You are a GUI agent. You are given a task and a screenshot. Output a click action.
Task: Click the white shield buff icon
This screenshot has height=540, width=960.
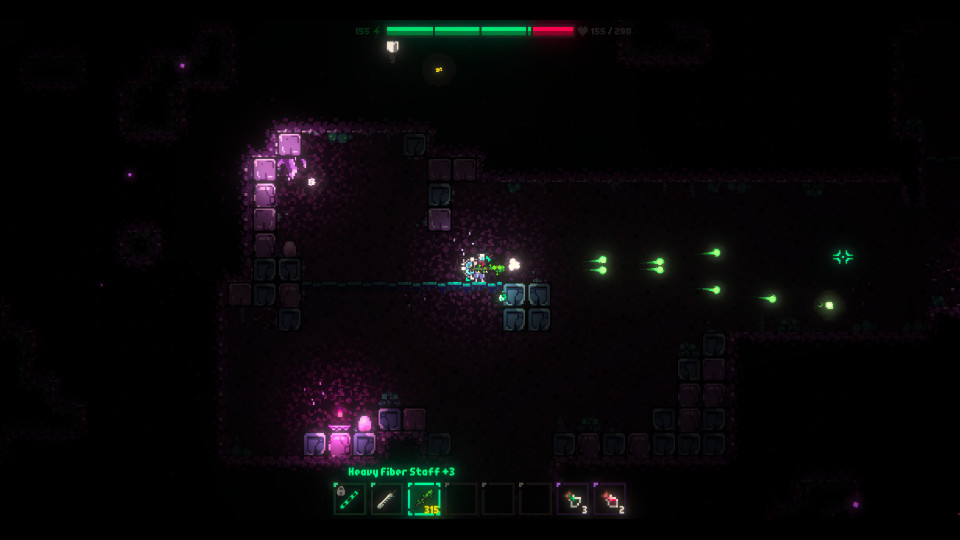pos(393,47)
